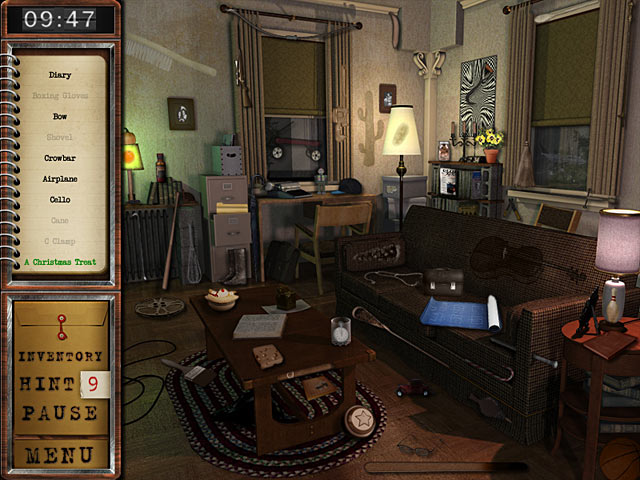Use a Hint
The image size is (640, 480).
[48, 384]
